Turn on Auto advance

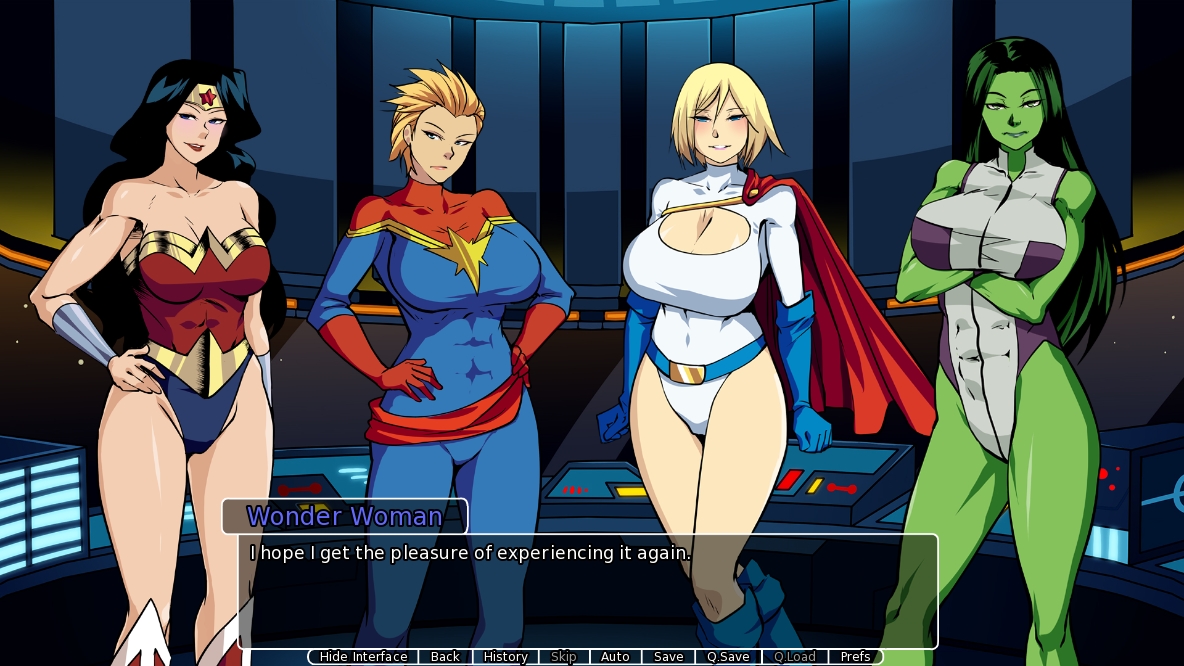coord(615,657)
